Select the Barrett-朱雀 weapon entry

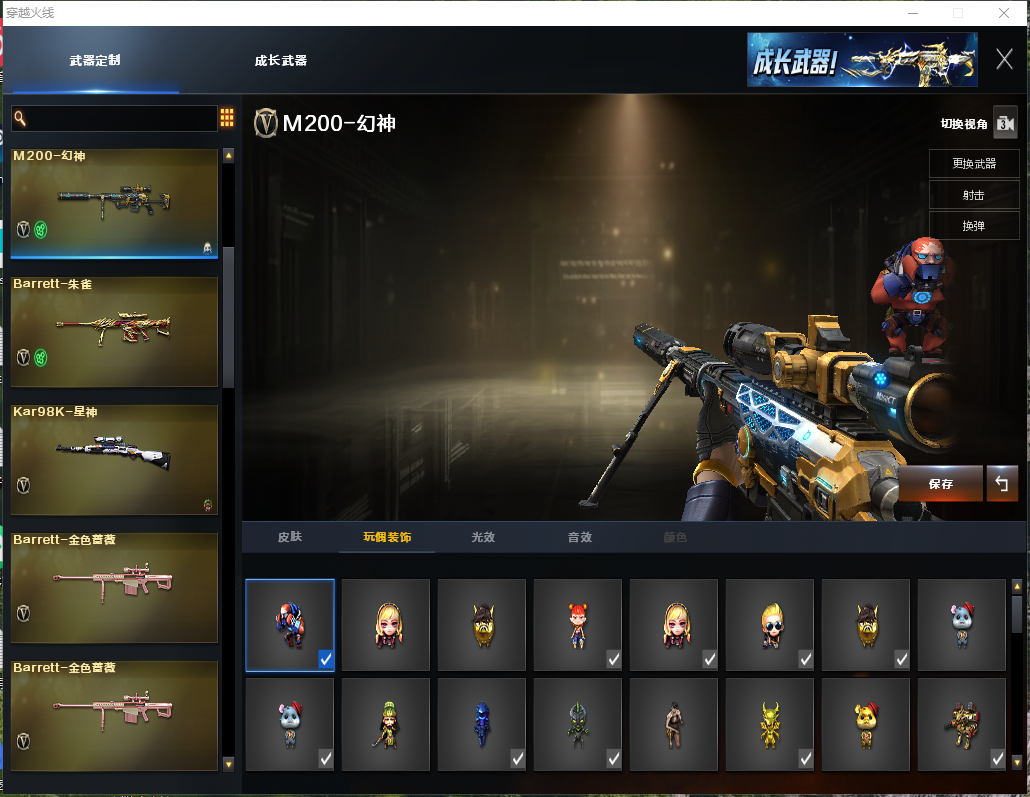pos(114,331)
